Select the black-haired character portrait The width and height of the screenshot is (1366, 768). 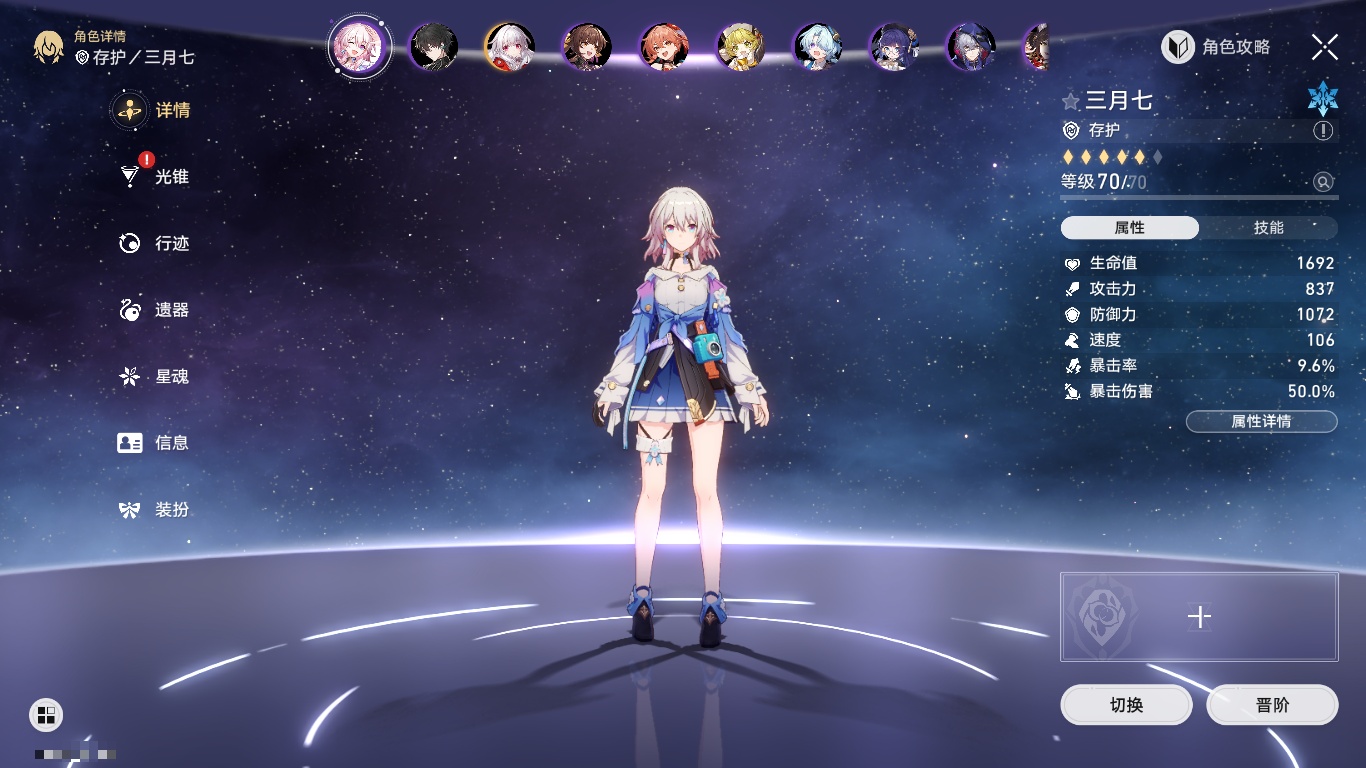434,47
